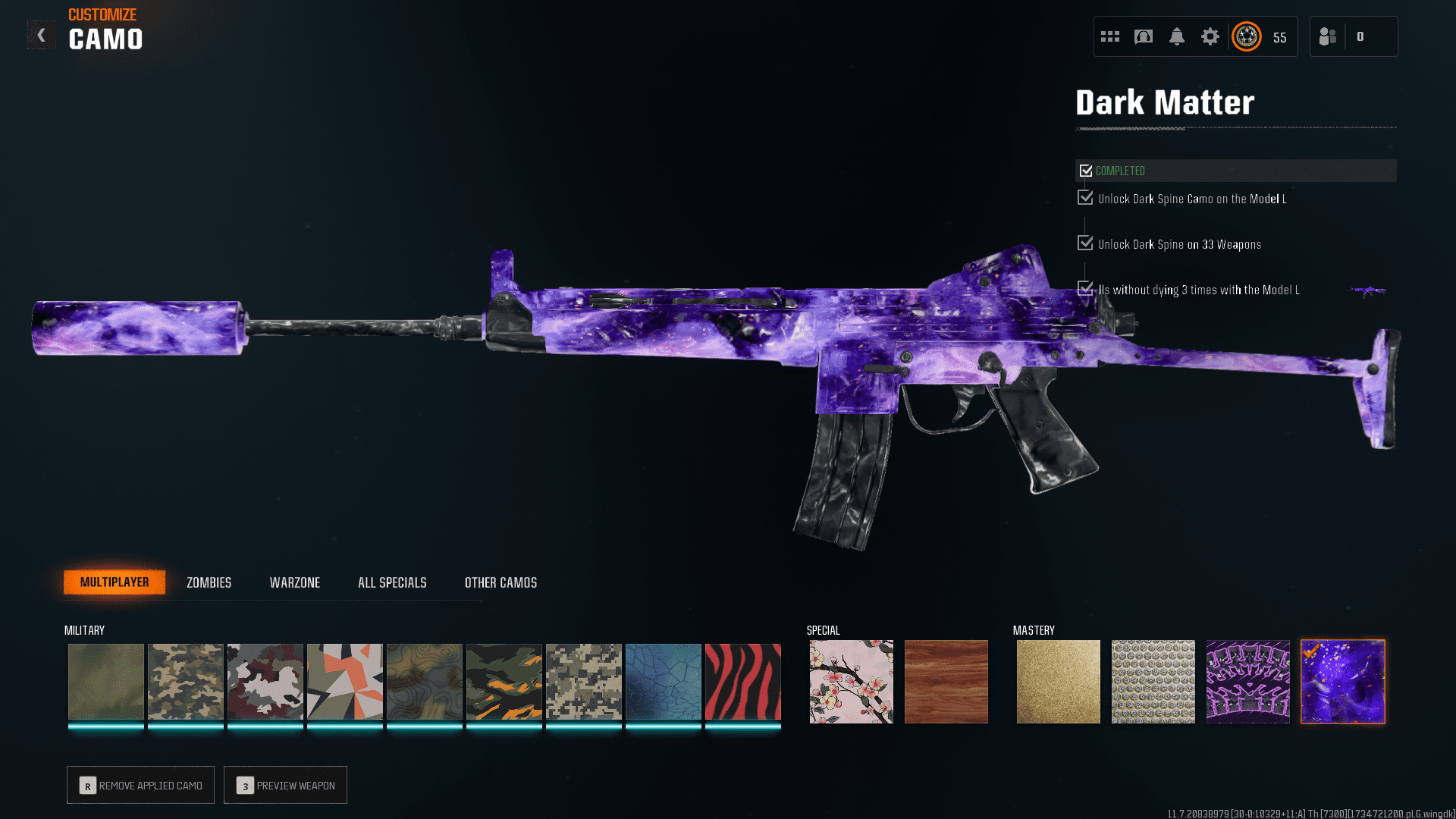Select the Diamond mastery camo

click(1153, 681)
